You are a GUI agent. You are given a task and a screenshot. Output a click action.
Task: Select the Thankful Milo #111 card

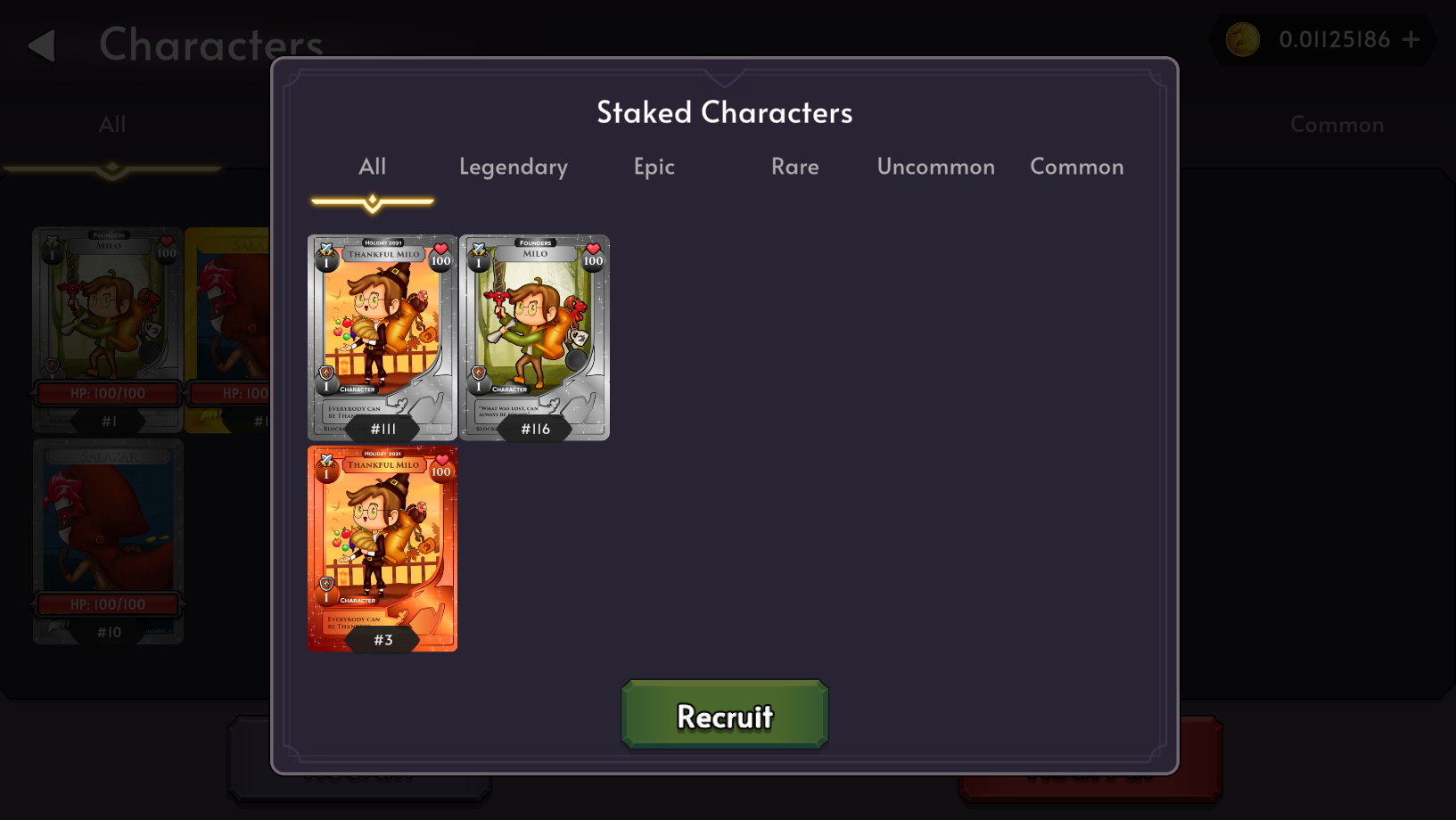pos(383,337)
